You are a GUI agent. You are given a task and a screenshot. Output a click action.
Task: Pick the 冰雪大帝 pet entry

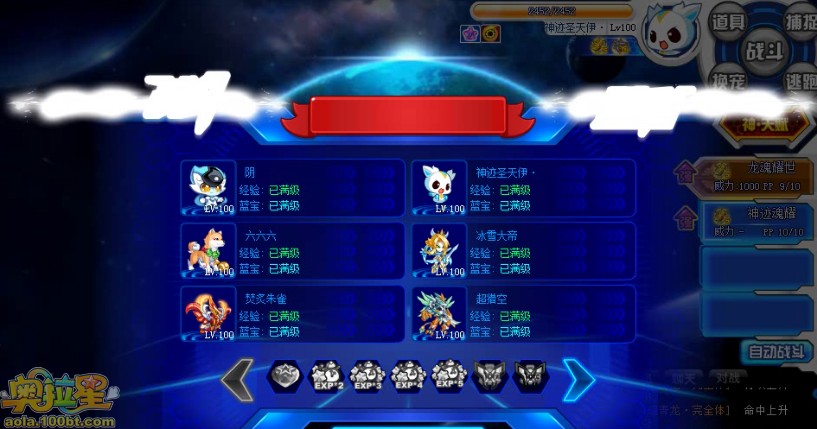pos(523,250)
